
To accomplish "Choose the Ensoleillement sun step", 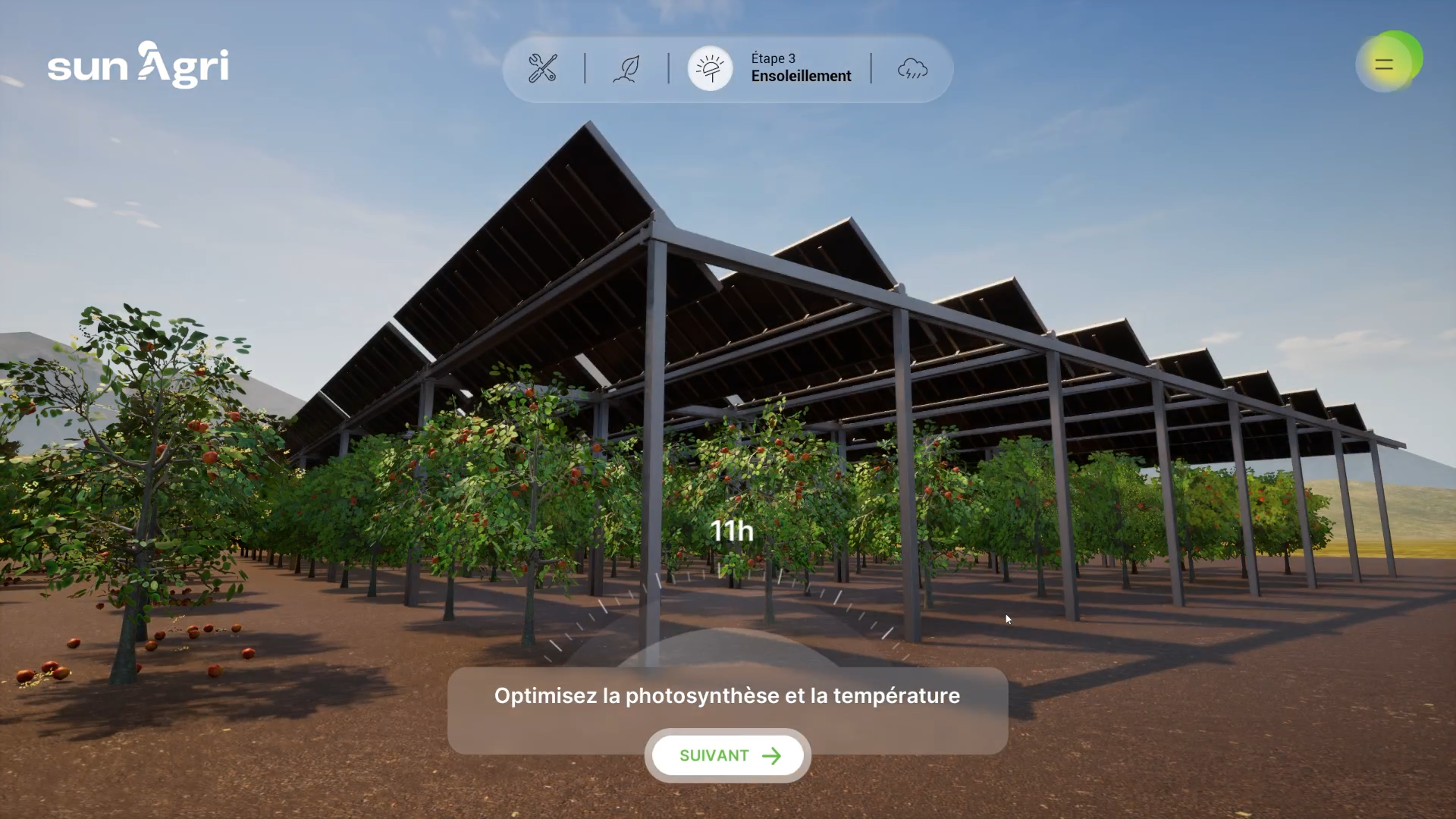I will 711,68.
